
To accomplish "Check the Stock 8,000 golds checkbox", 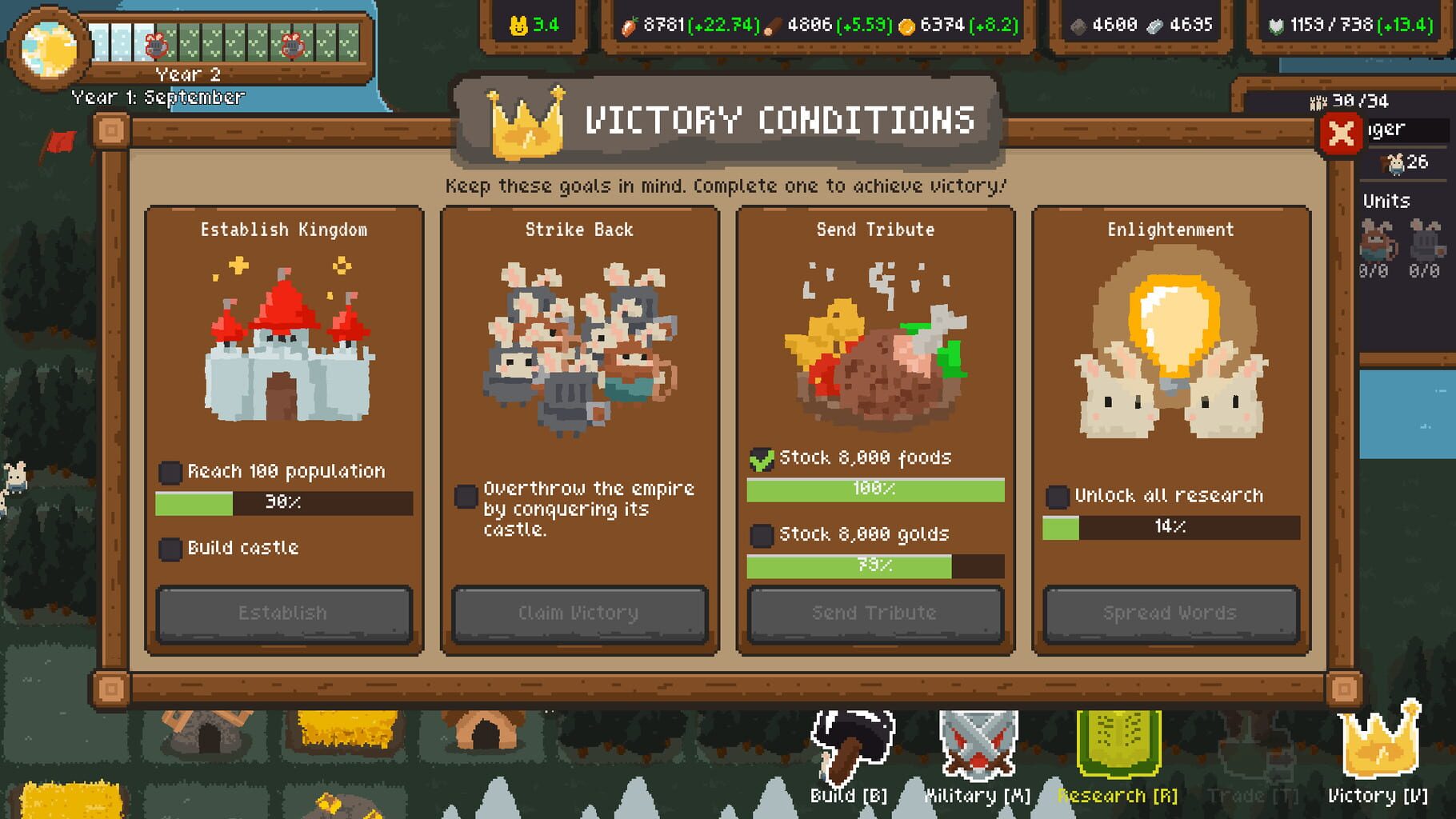I will click(759, 534).
